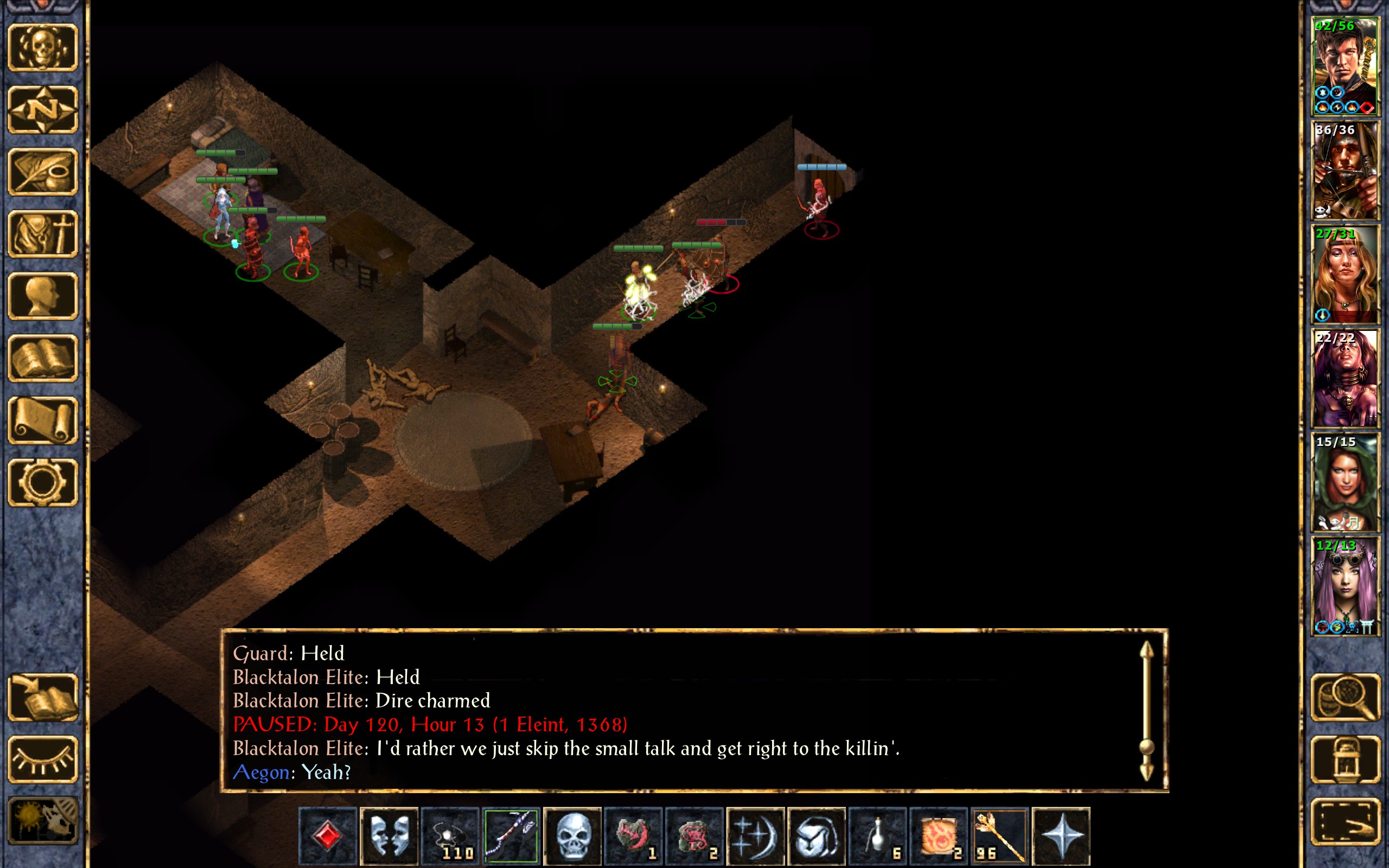Open inventory via the armor and sword icon
The image size is (1389, 868).
(43, 234)
